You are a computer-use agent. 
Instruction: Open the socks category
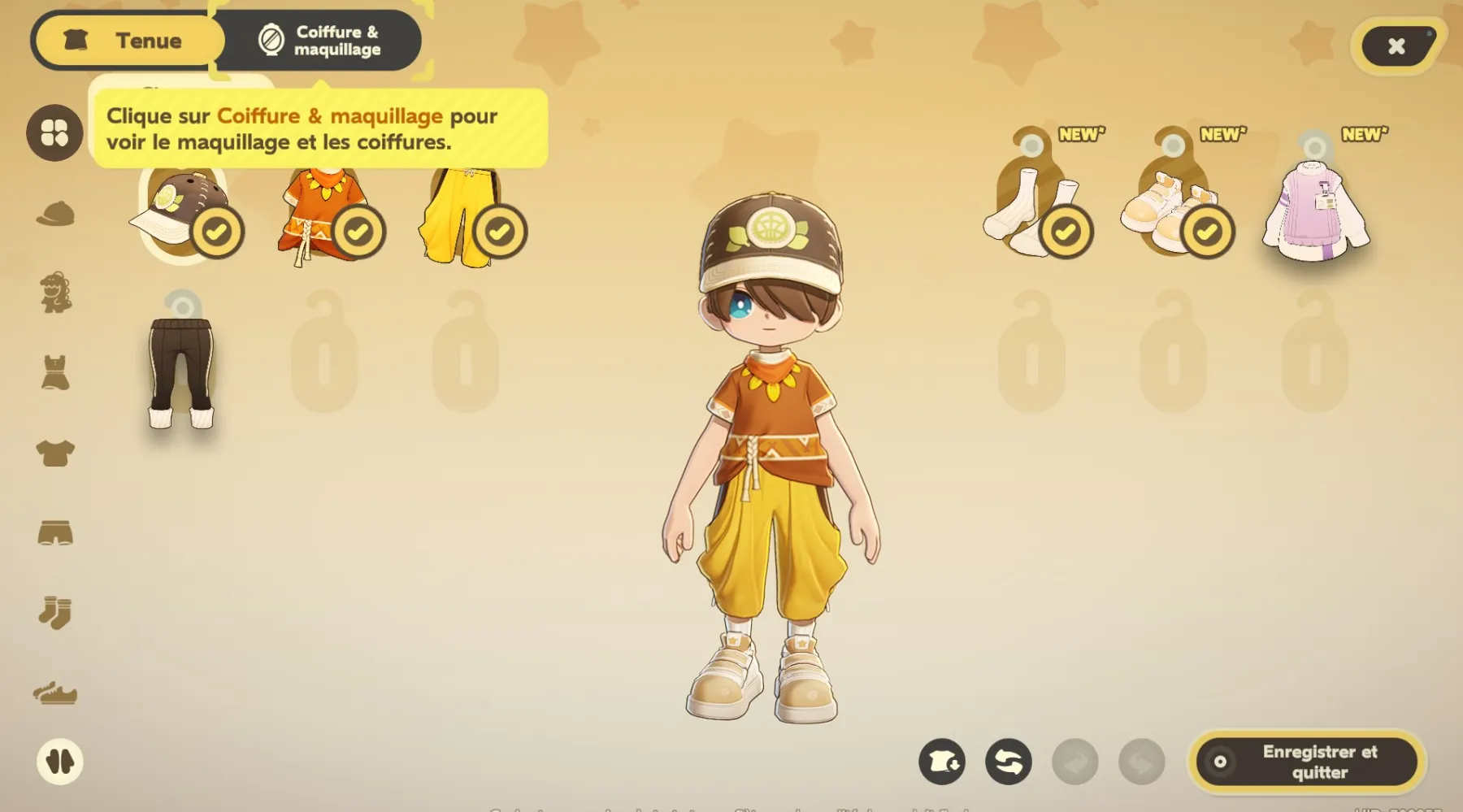pyautogui.click(x=55, y=612)
